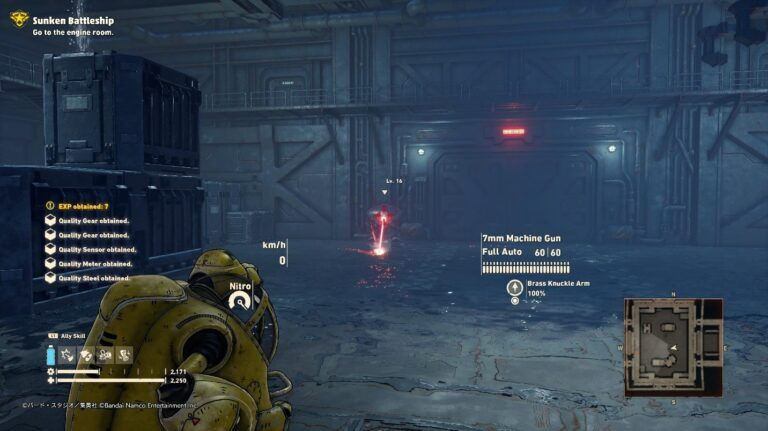
Task: Use the blue bottle item
Action: 51,355
